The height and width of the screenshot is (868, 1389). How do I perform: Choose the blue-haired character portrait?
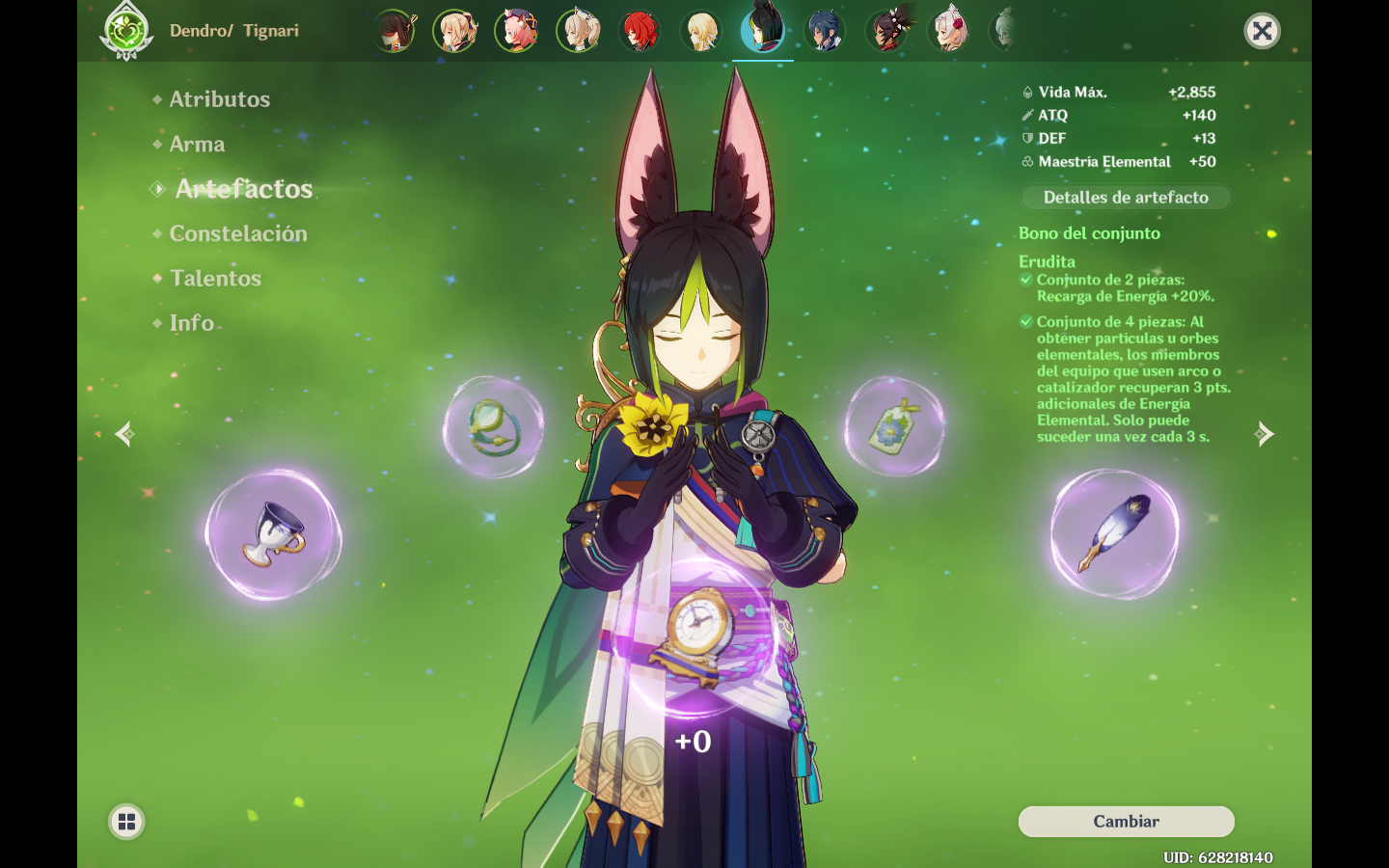pyautogui.click(x=825, y=32)
